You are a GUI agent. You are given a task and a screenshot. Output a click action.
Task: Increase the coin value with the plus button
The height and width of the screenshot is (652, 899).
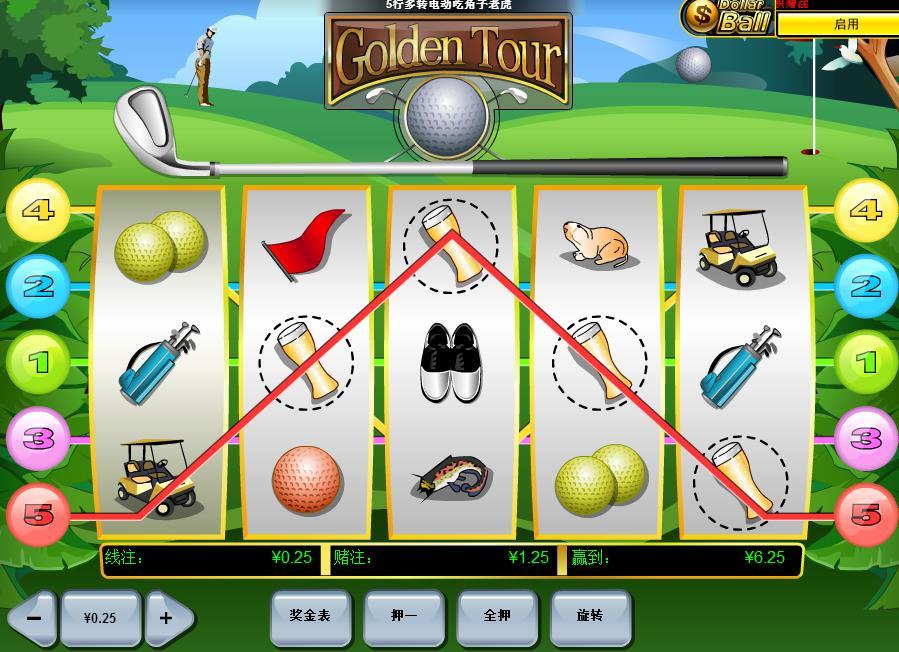(166, 618)
